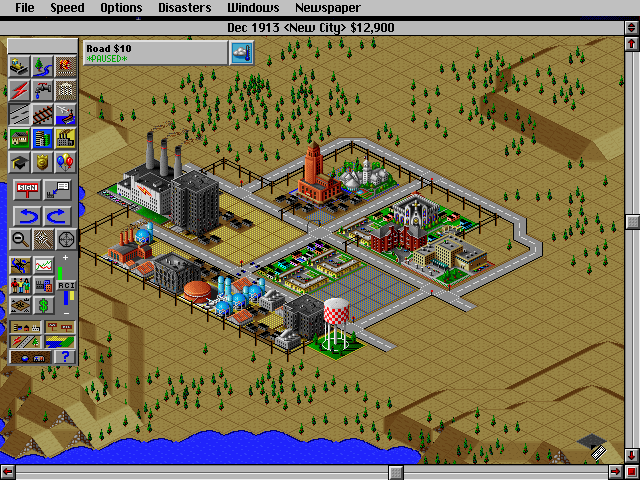Pick the residential zone house tool
Viewport: 640px width, 480px height.
click(x=19, y=138)
